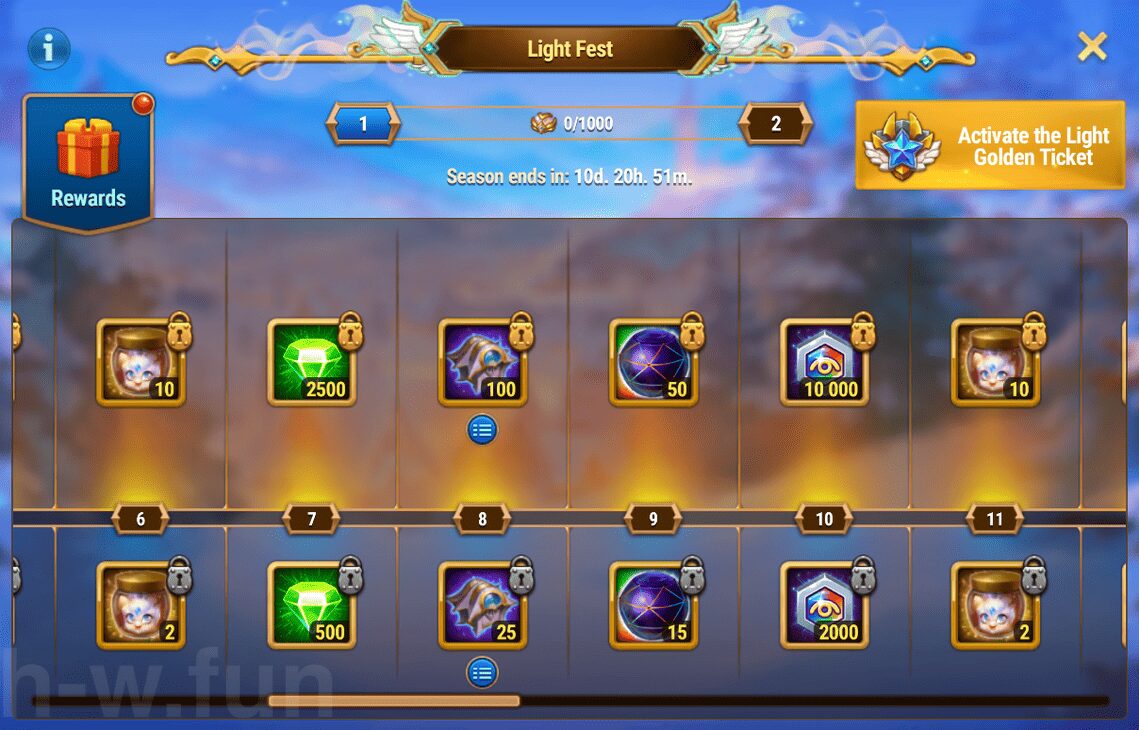Select the sphere reward of 15
This screenshot has width=1139, height=730.
(653, 605)
